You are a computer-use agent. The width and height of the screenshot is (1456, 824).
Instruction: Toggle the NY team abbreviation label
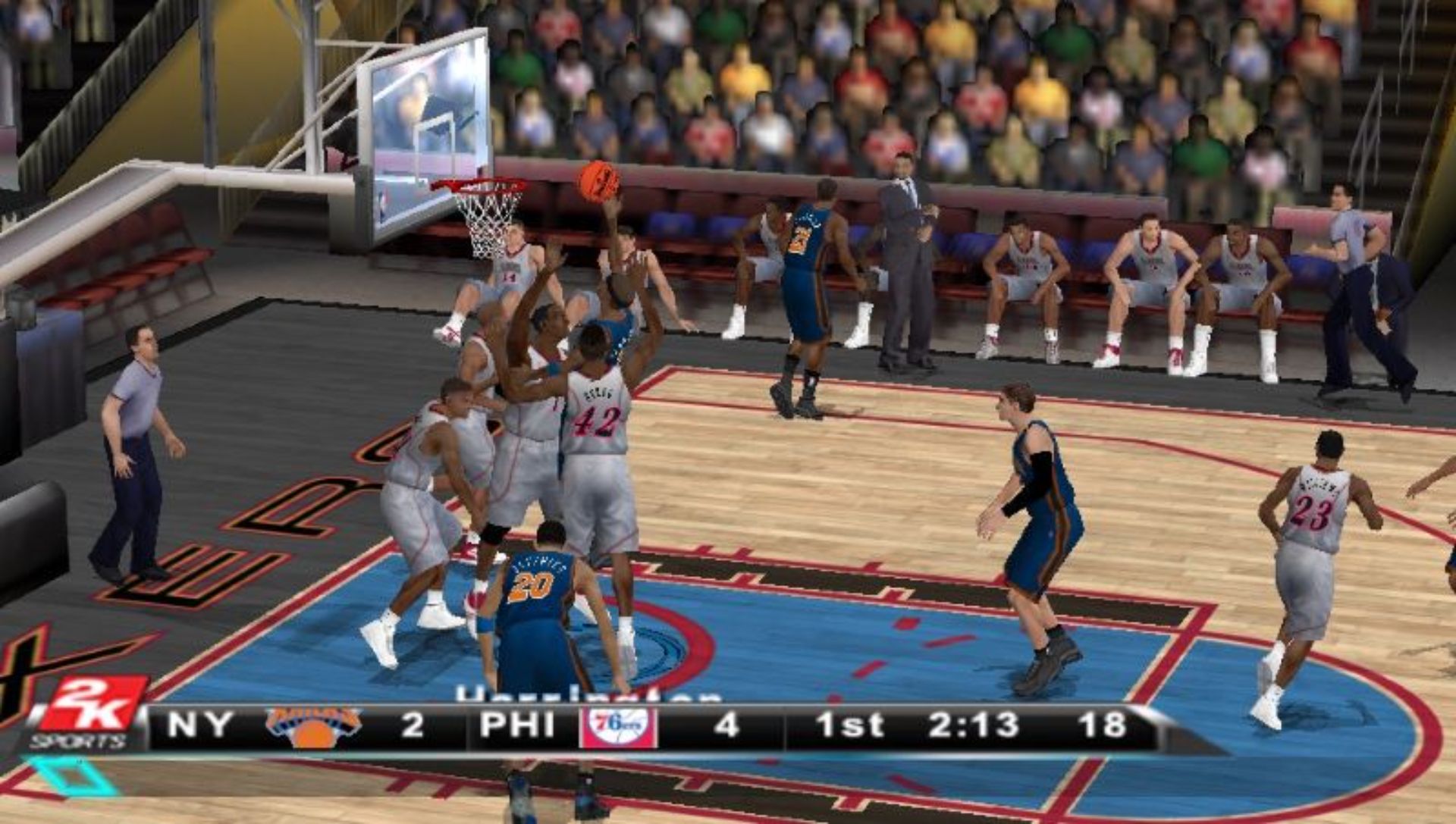tap(199, 725)
